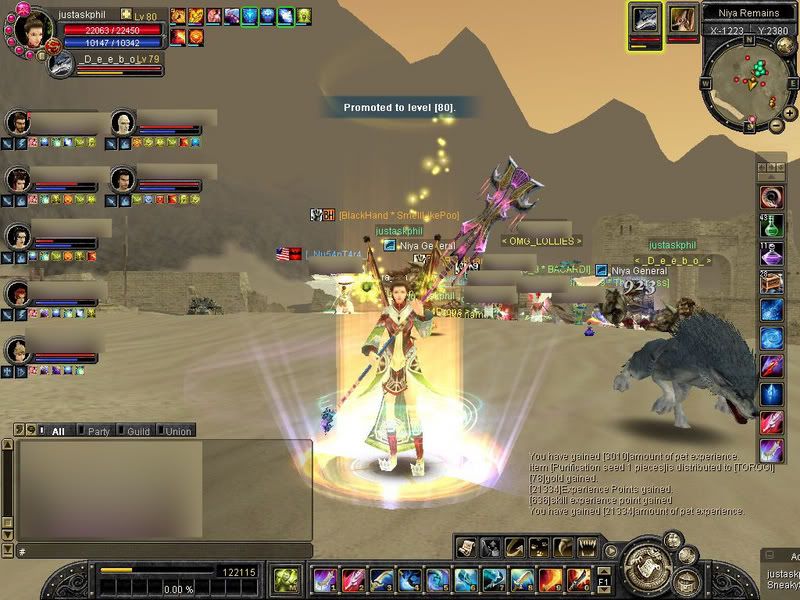Select the transport horse pet portrait

pos(683,19)
